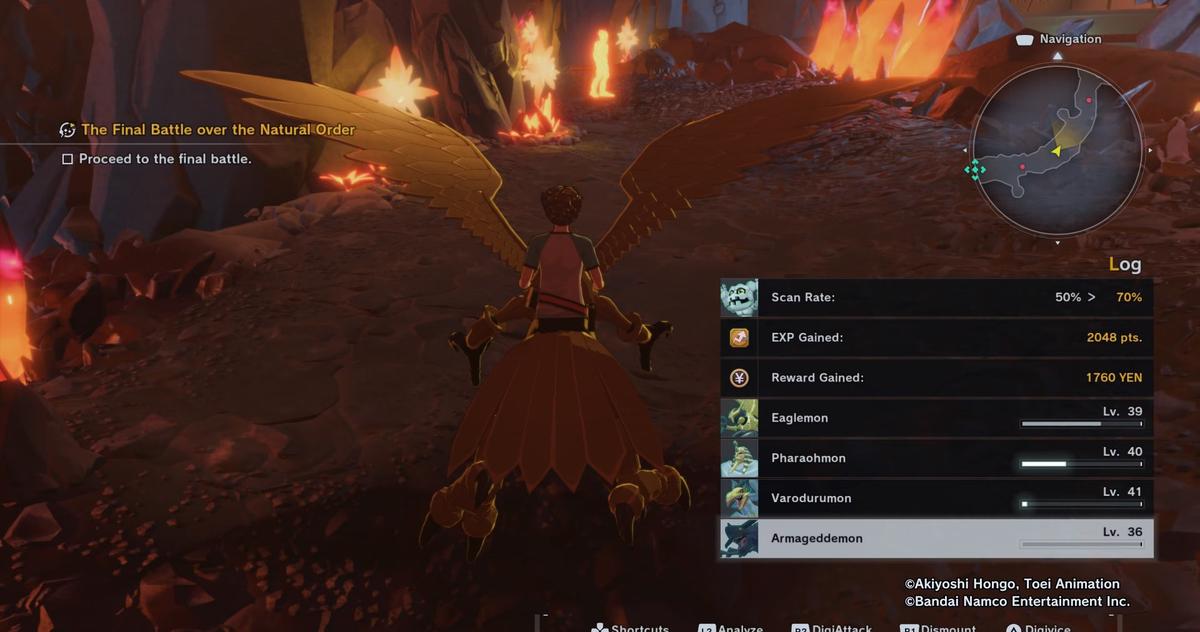This screenshot has width=1200, height=632.
Task: Select the Eaglemon row in the log
Action: 936,418
